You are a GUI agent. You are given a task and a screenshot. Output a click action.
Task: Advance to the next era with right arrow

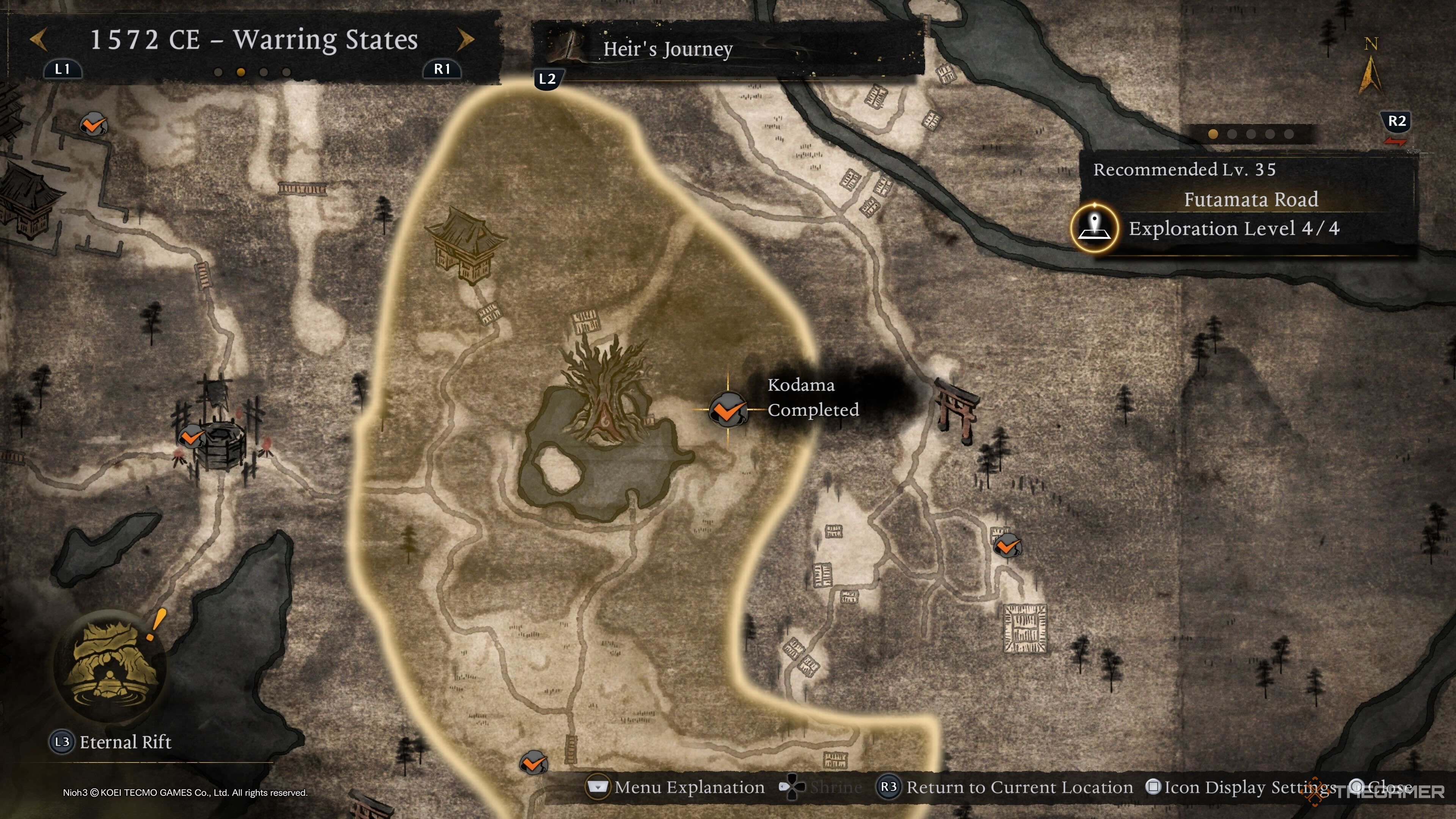point(465,39)
